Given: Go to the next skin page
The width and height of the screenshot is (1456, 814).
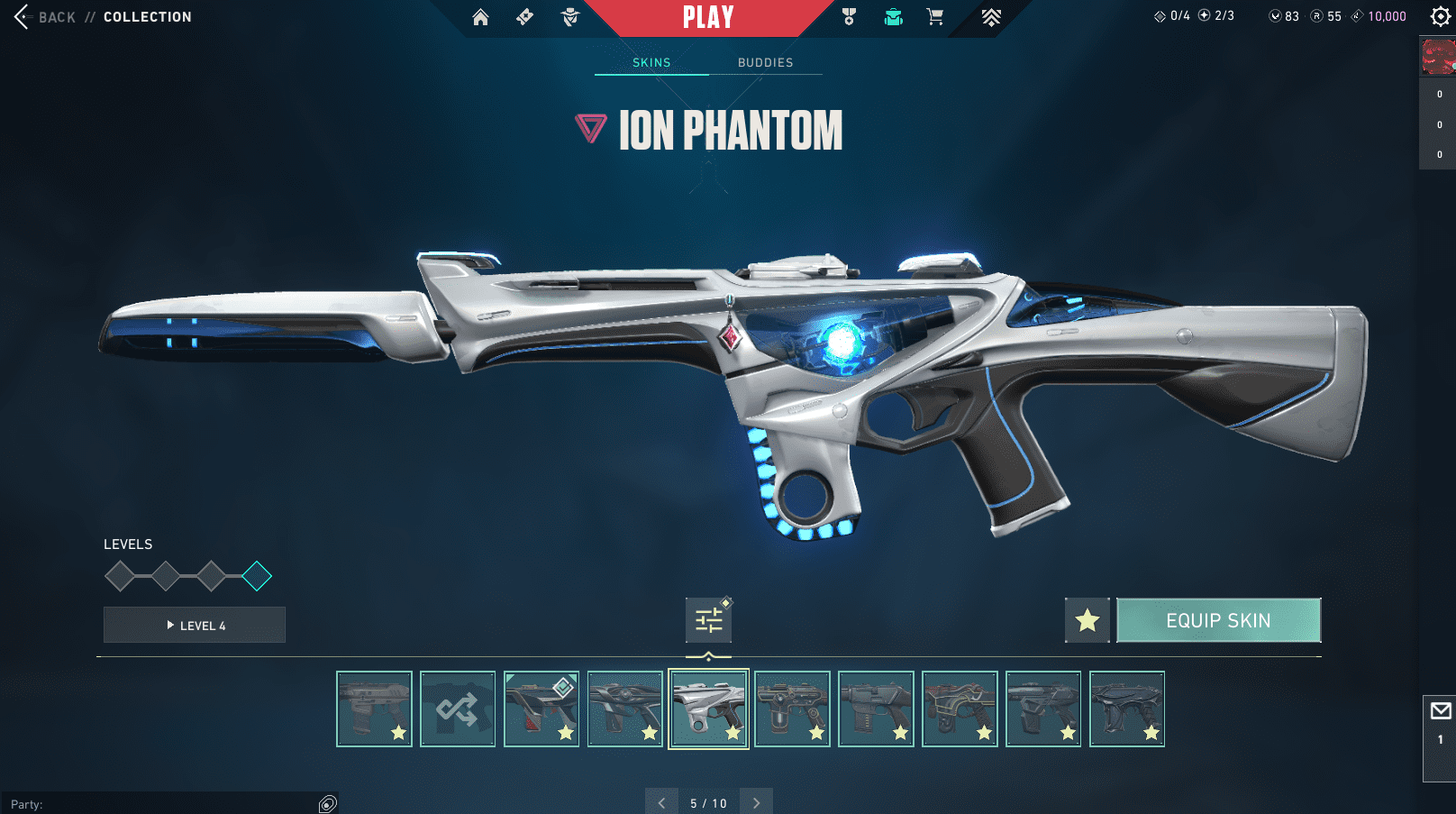Looking at the screenshot, I should tap(756, 802).
